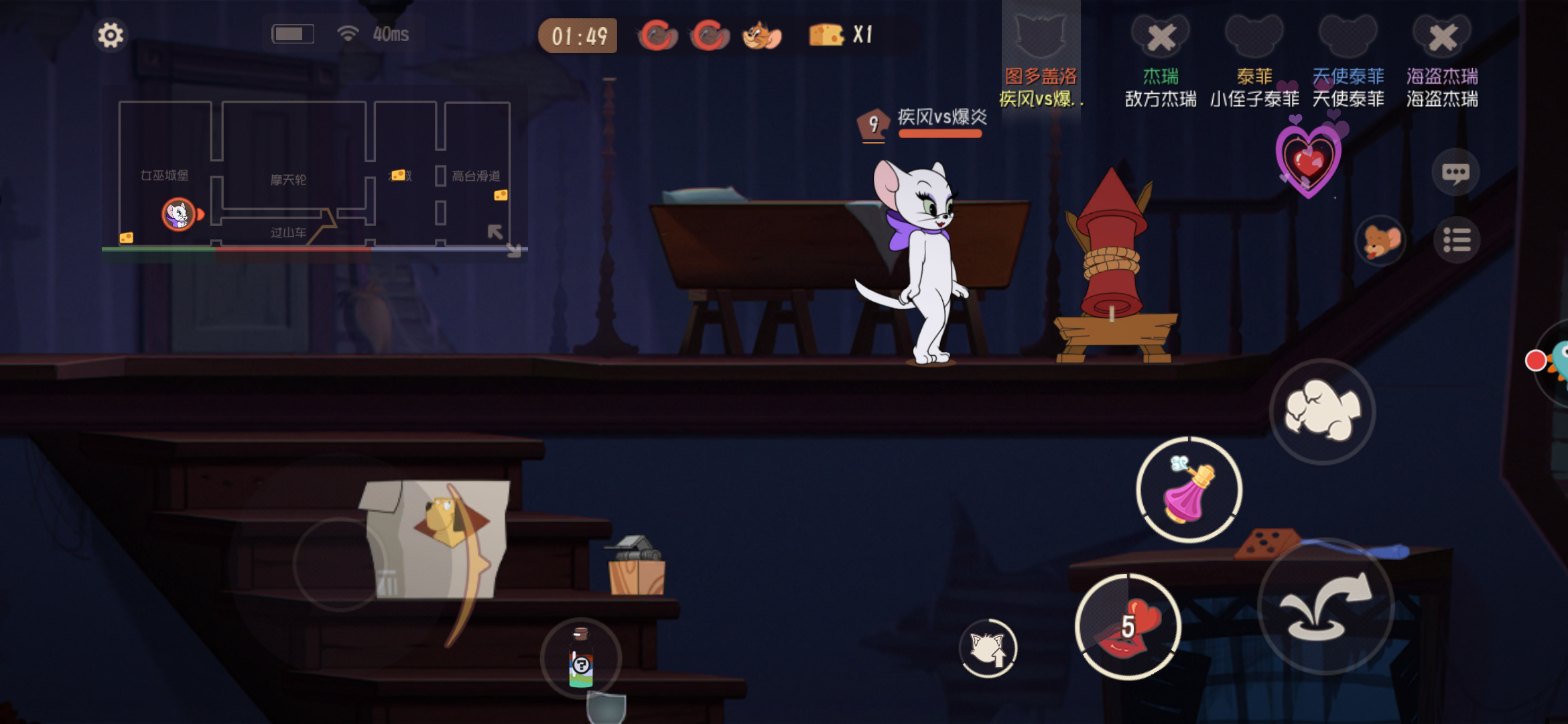Viewport: 1568px width, 724px height.
Task: Use the mystery potion bottle item
Action: (581, 658)
